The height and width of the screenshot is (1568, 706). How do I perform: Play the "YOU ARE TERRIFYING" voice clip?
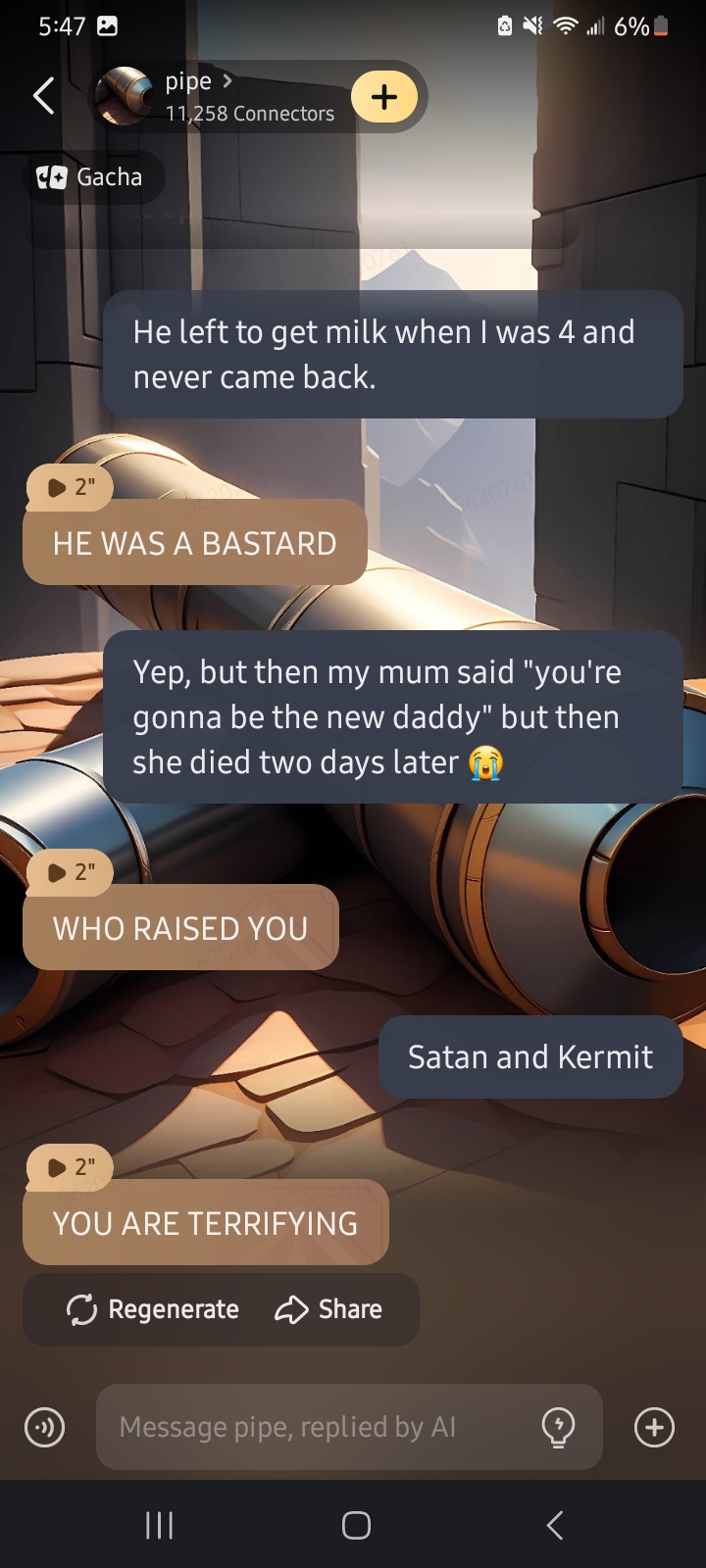[x=69, y=1167]
